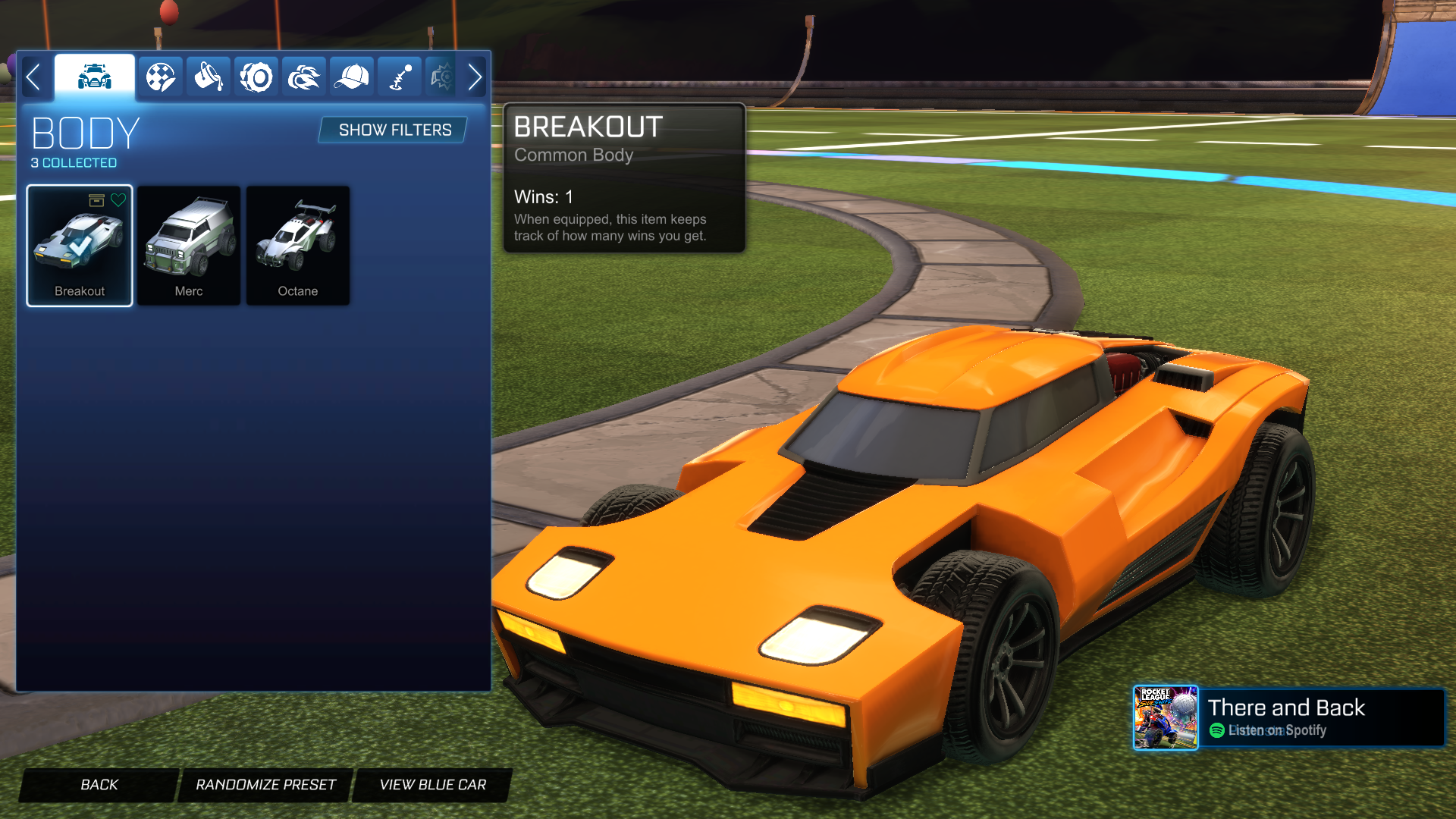Toggle favorite heart on the Breakout tile
Image resolution: width=1456 pixels, height=819 pixels.
pyautogui.click(x=118, y=200)
